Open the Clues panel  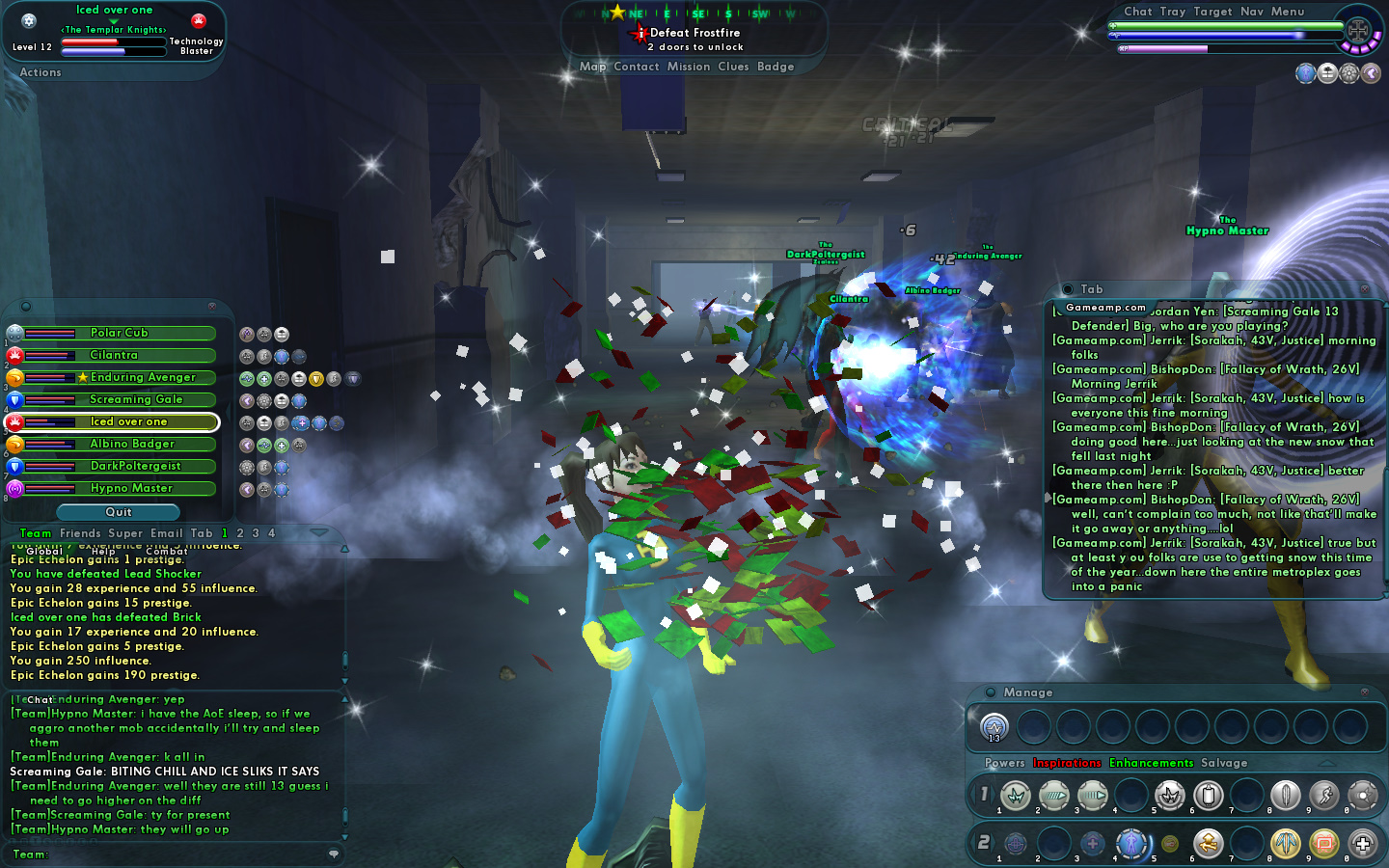tap(733, 67)
